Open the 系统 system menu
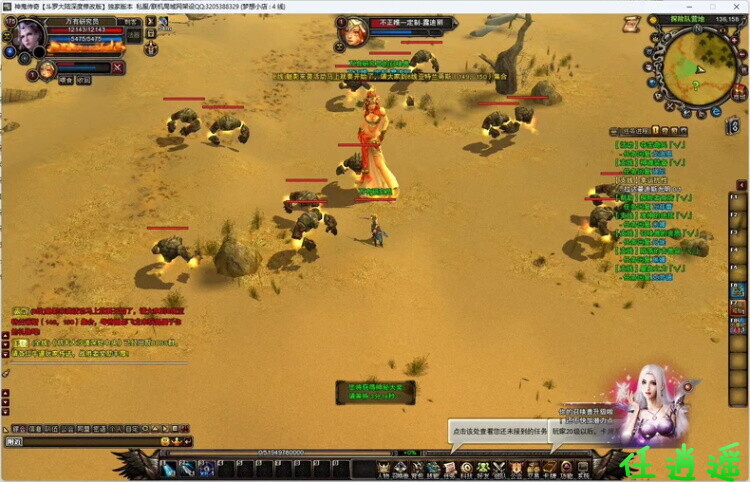750x482 pixels. (582, 469)
